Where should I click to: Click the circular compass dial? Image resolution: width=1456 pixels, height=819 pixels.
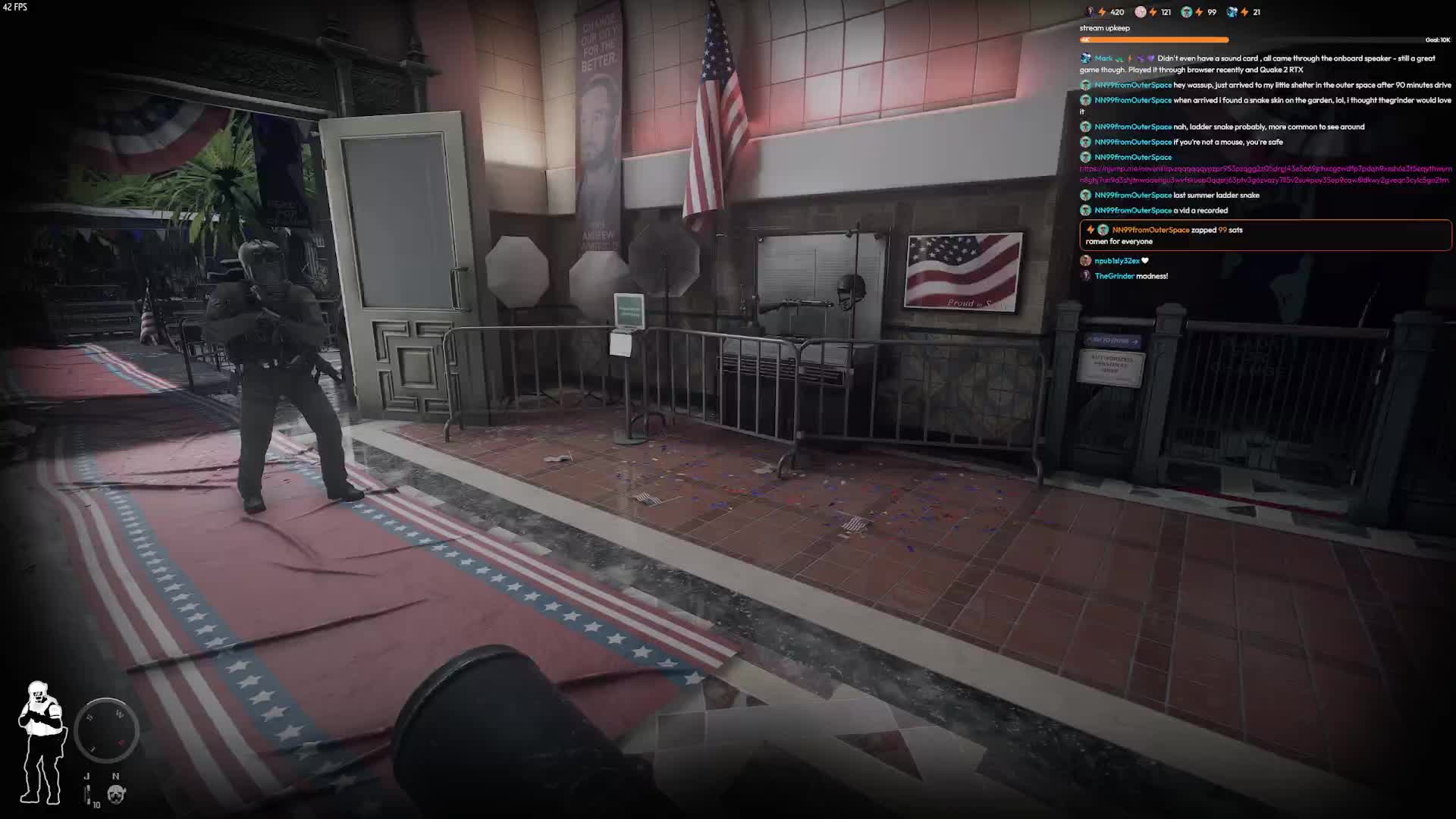[106, 730]
